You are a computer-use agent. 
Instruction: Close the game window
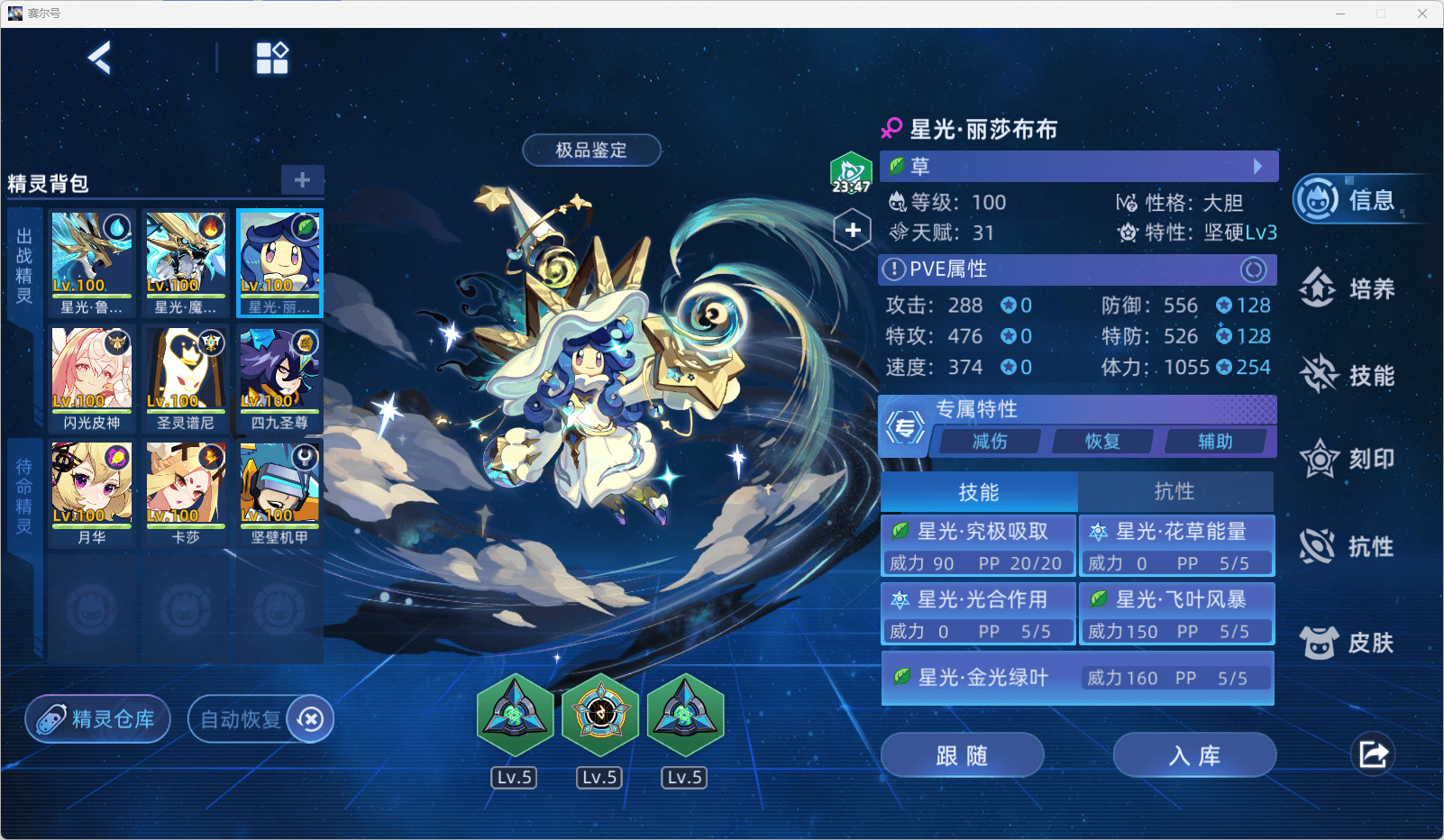point(1422,14)
